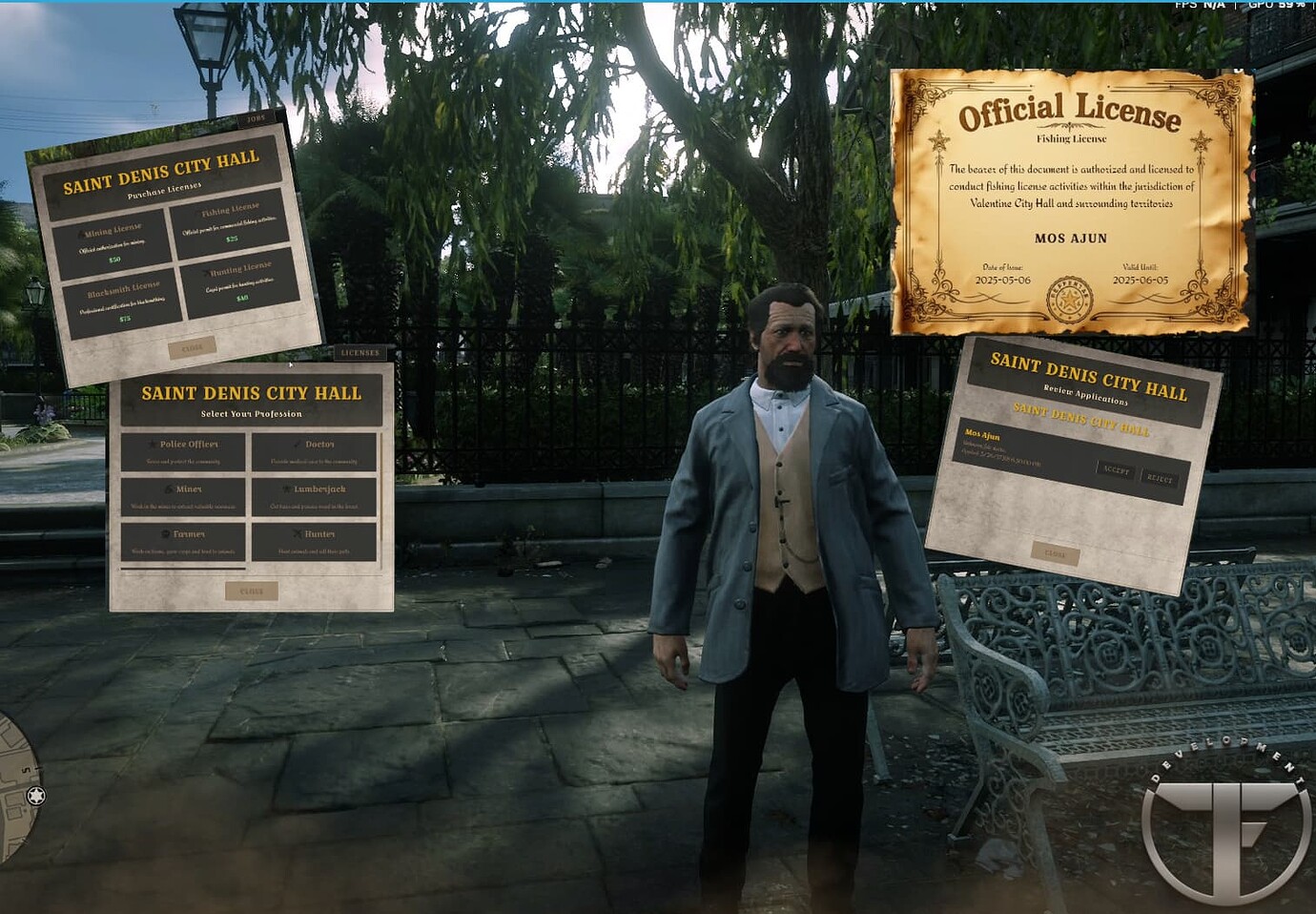Select the Mining License pickaxe icon
Screen dimensions: 1316x914
80,232
